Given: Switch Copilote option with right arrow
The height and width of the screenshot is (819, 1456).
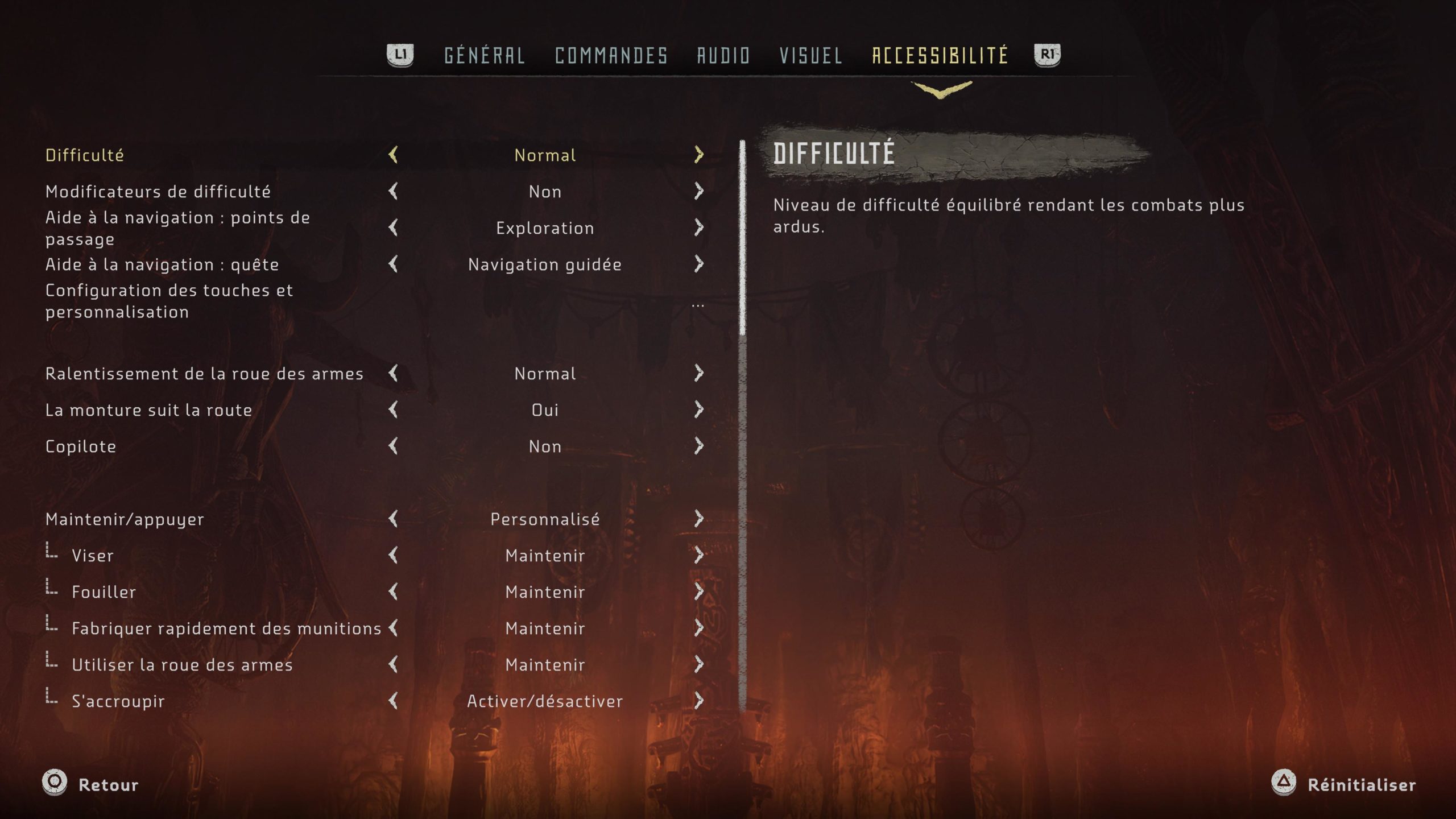Looking at the screenshot, I should coord(699,446).
